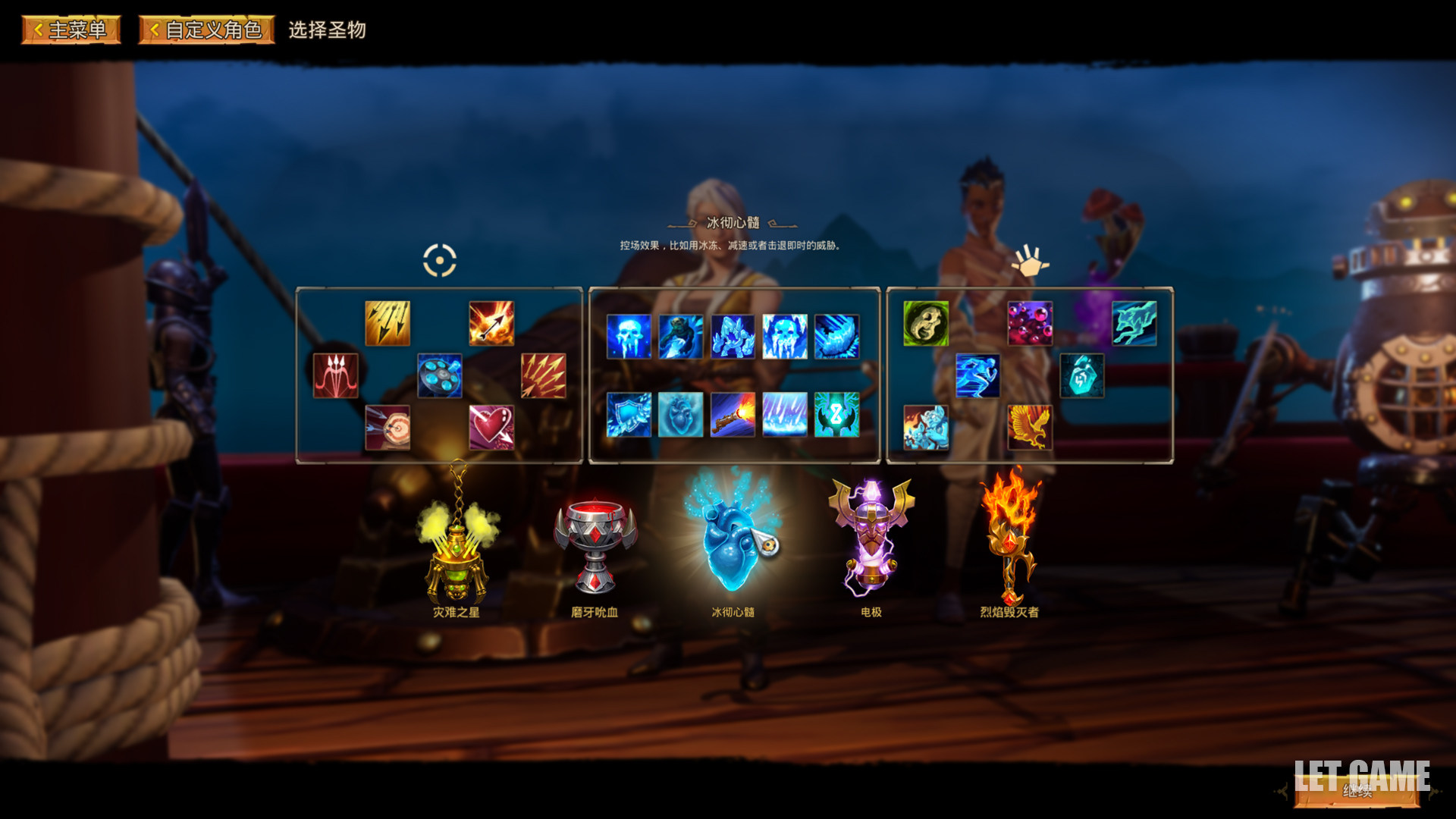Go back to 自定义角色 screen
The width and height of the screenshot is (1456, 819).
[206, 30]
